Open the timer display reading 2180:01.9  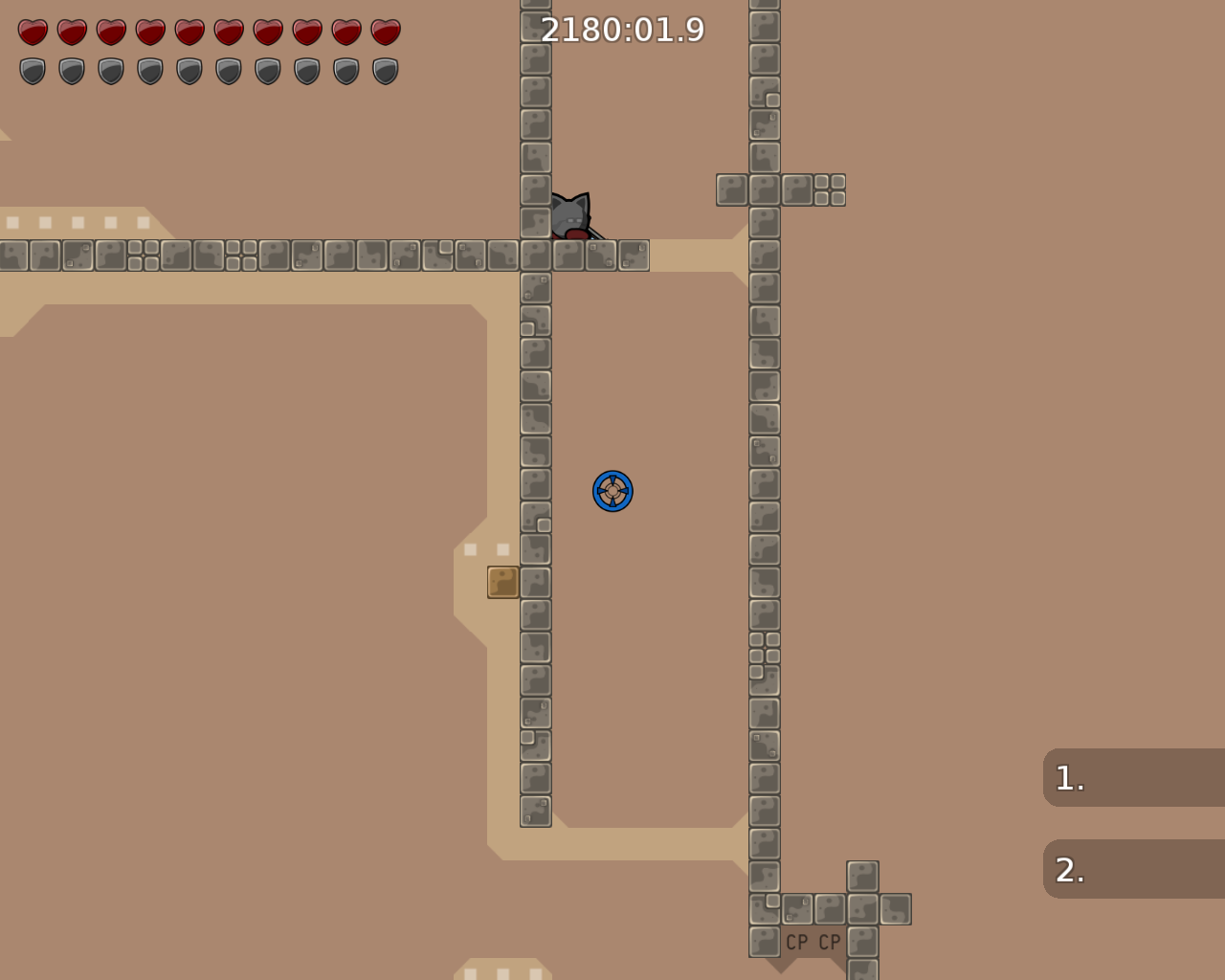click(x=622, y=30)
